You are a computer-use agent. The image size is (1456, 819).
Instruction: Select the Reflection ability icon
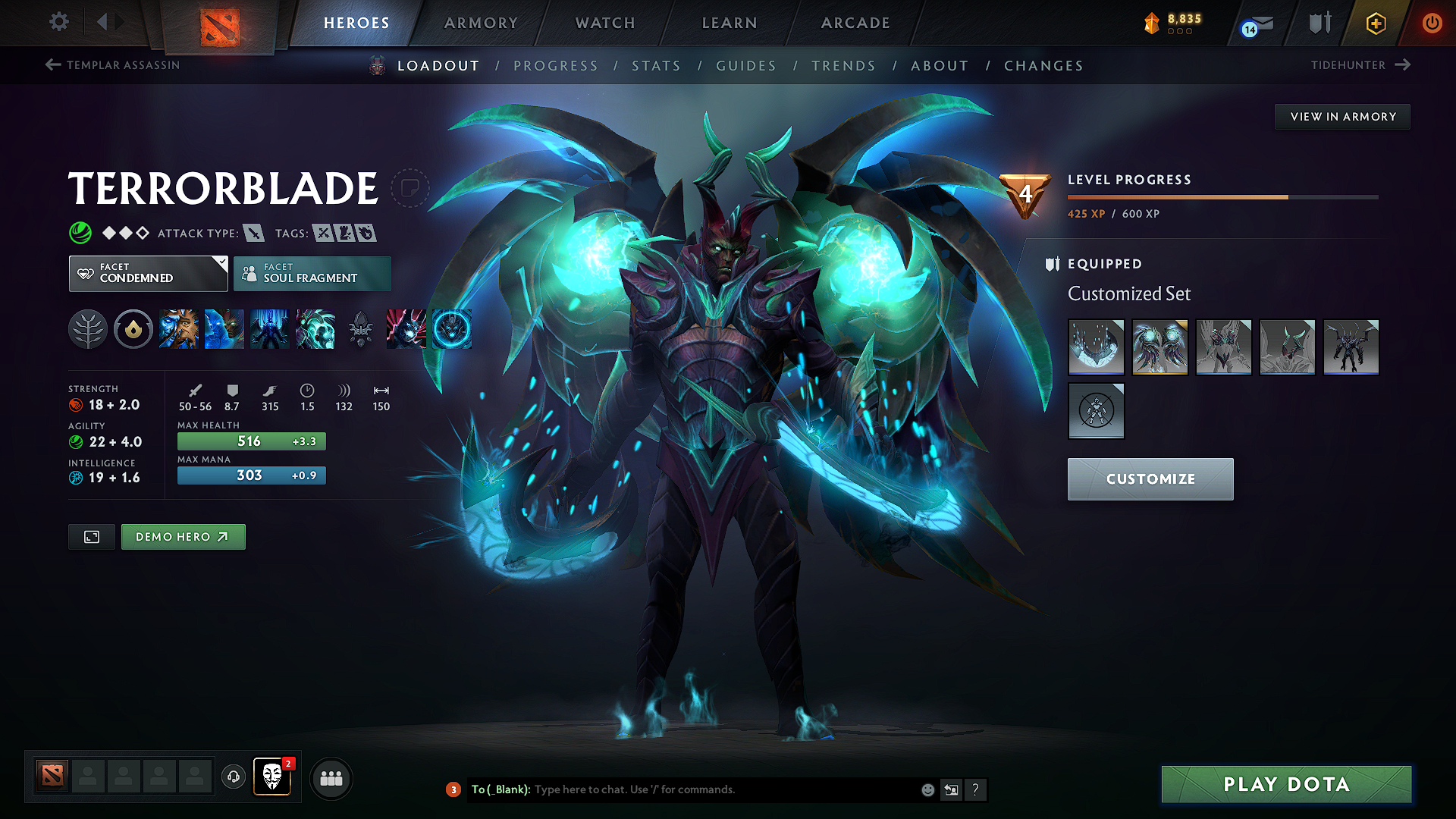[179, 329]
